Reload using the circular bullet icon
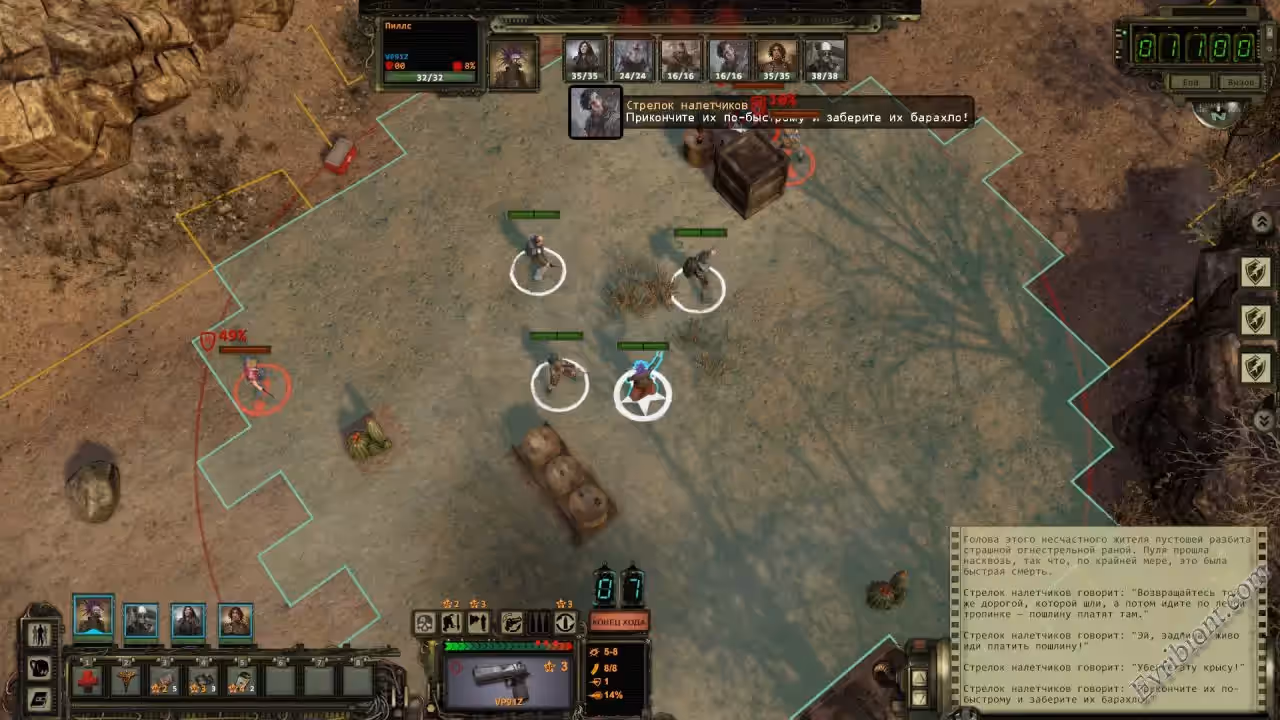This screenshot has width=1280, height=720. coord(565,623)
